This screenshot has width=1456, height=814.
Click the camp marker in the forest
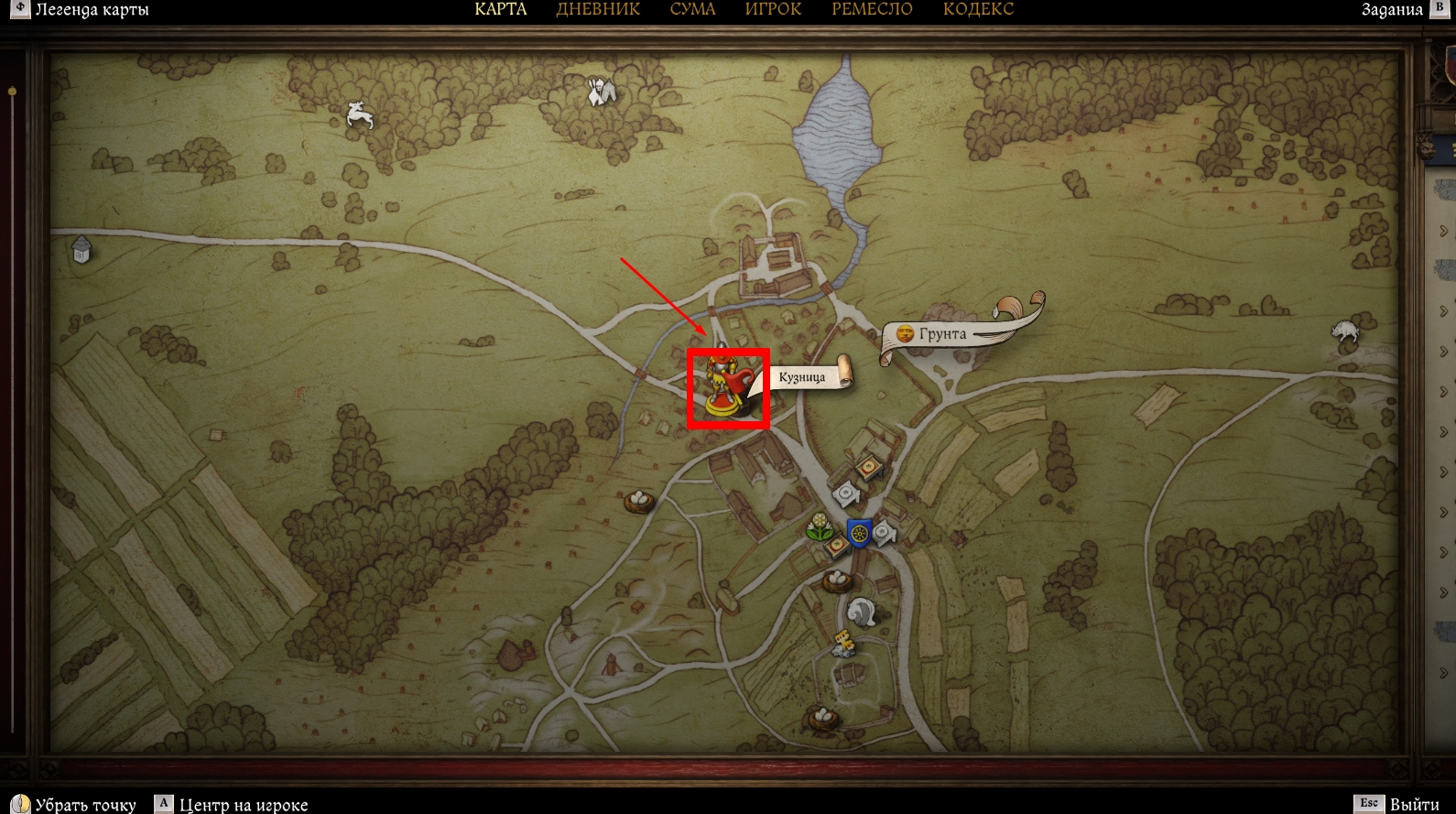click(x=600, y=91)
